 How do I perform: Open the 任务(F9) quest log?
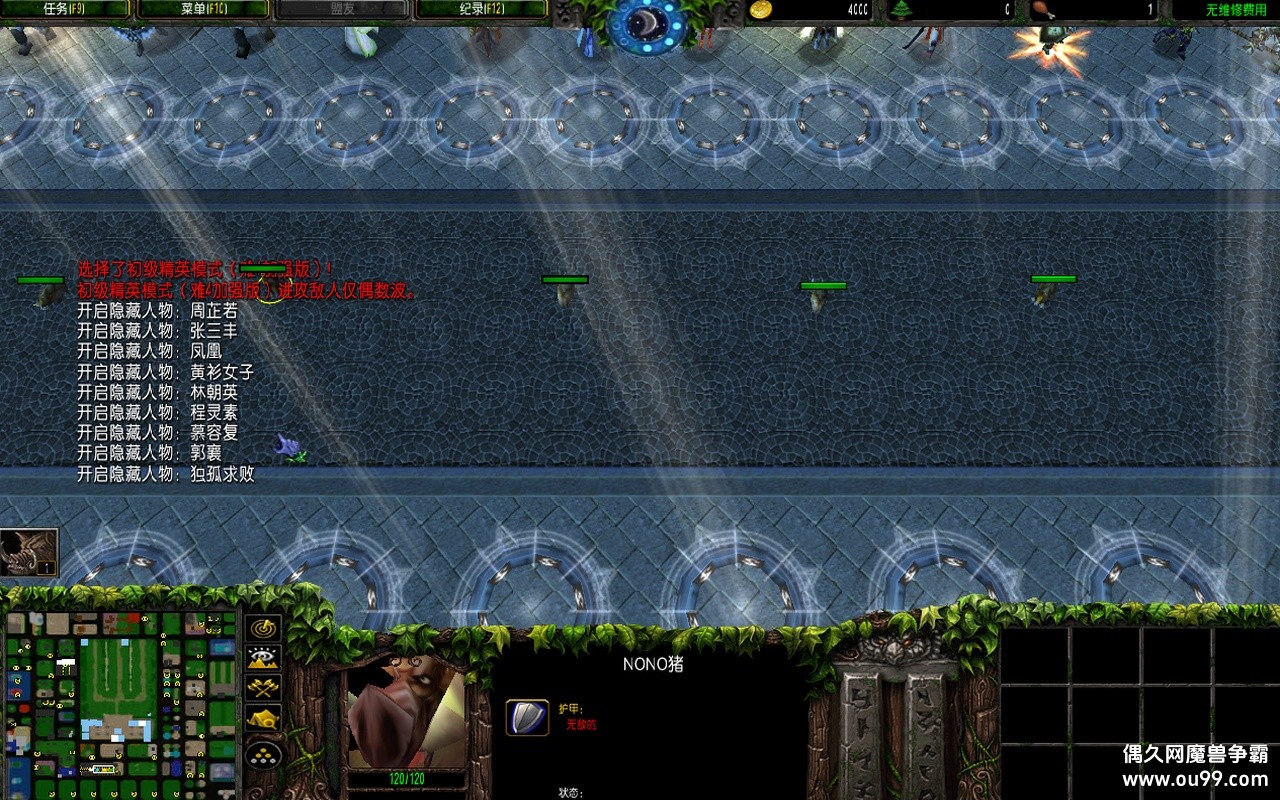66,9
